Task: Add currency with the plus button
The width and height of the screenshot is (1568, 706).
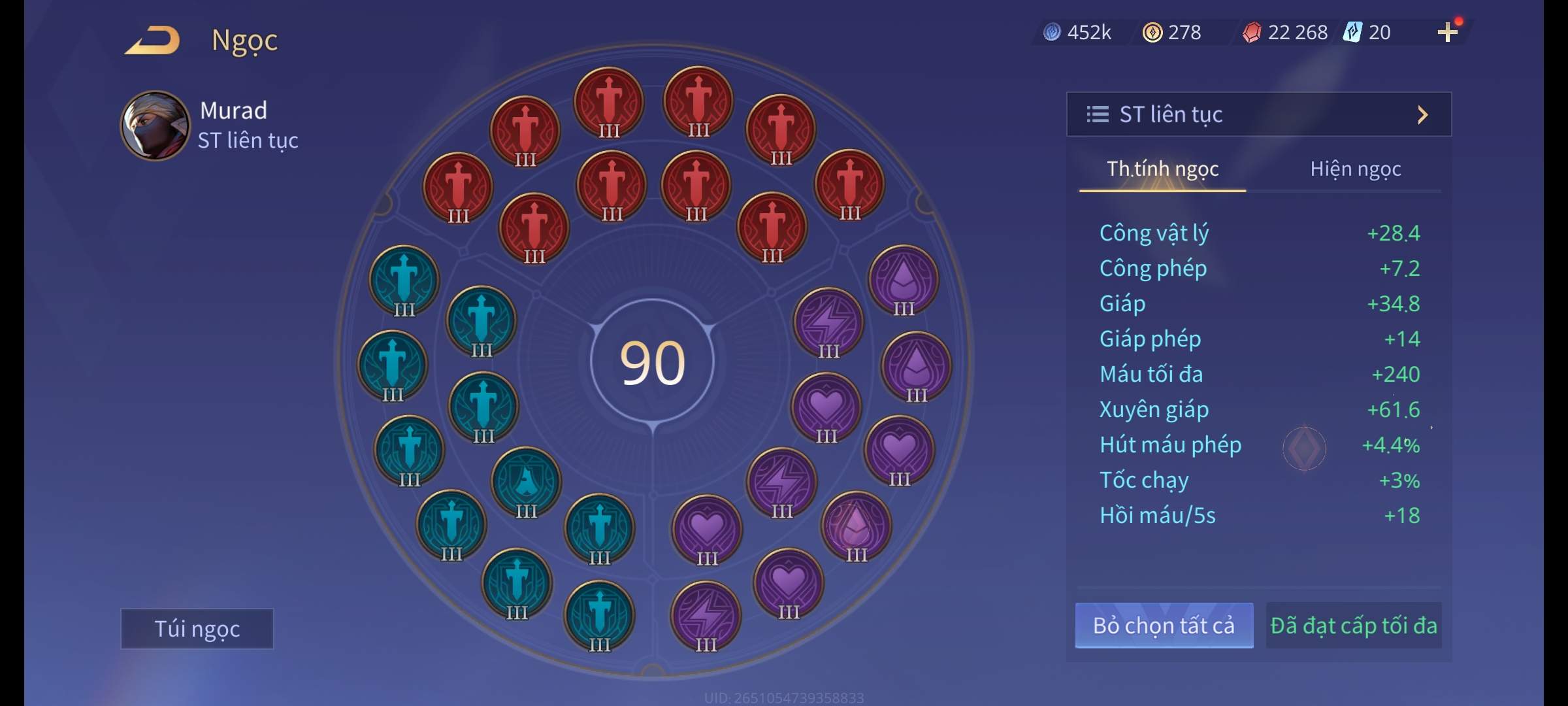Action: (1447, 32)
